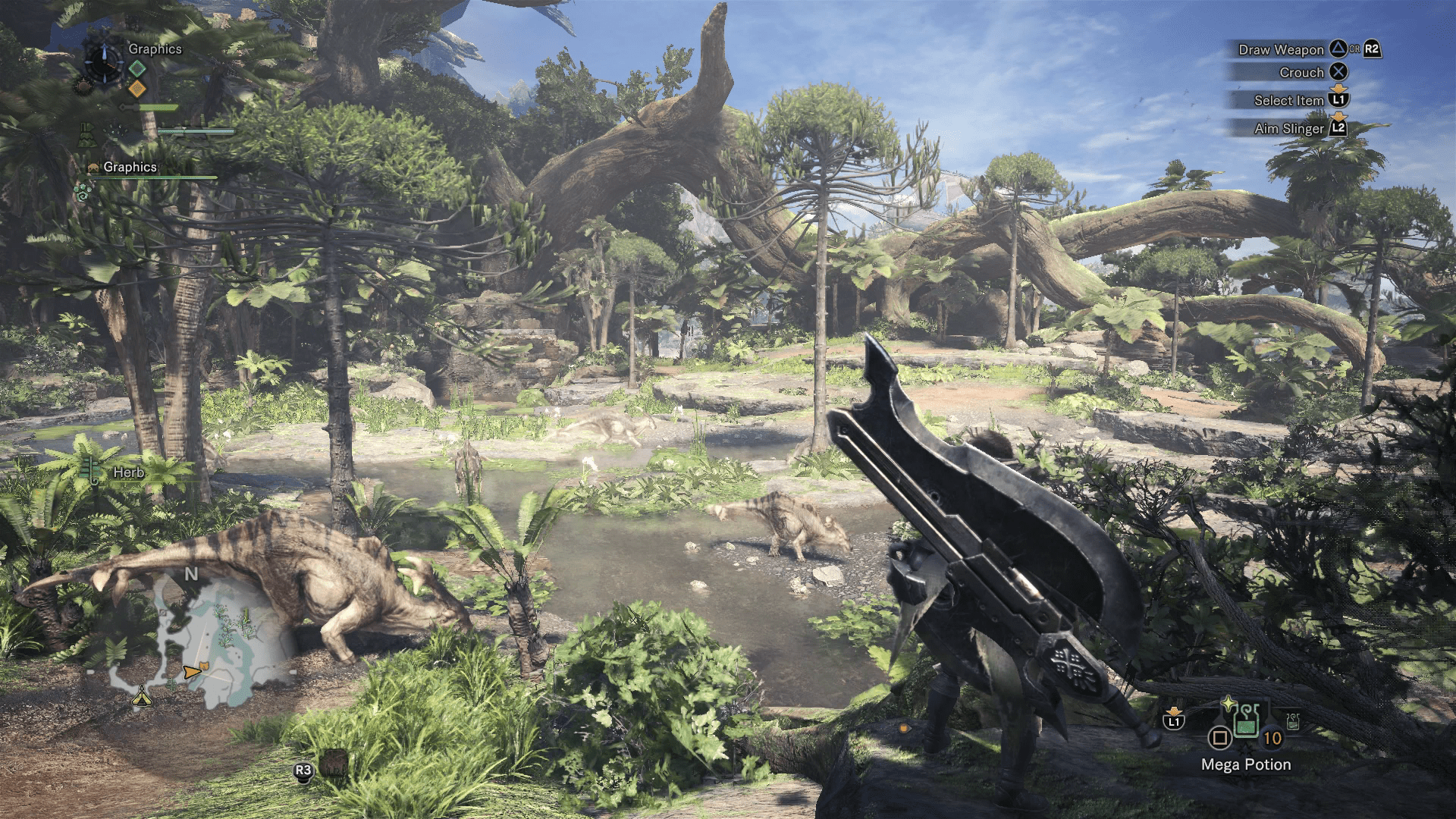The height and width of the screenshot is (819, 1456).
Task: Click the Select Item action label
Action: (1288, 100)
